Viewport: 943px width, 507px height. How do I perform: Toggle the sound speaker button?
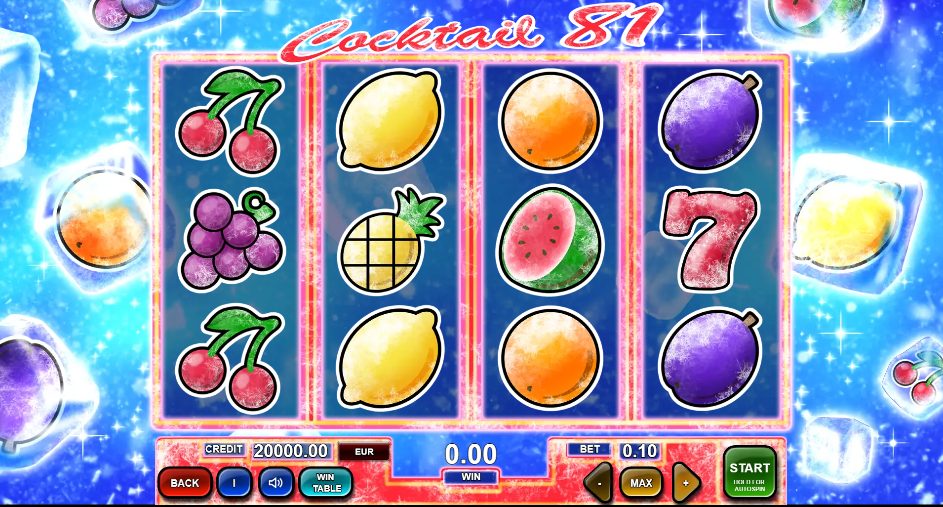pyautogui.click(x=275, y=483)
